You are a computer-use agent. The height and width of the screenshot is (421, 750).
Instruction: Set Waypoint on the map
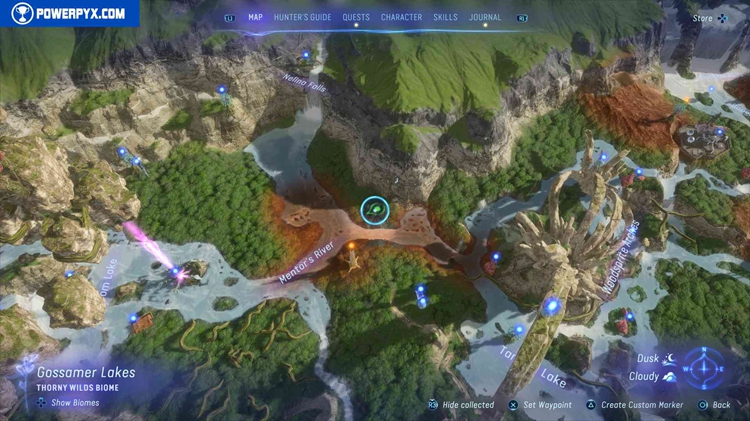(x=546, y=405)
